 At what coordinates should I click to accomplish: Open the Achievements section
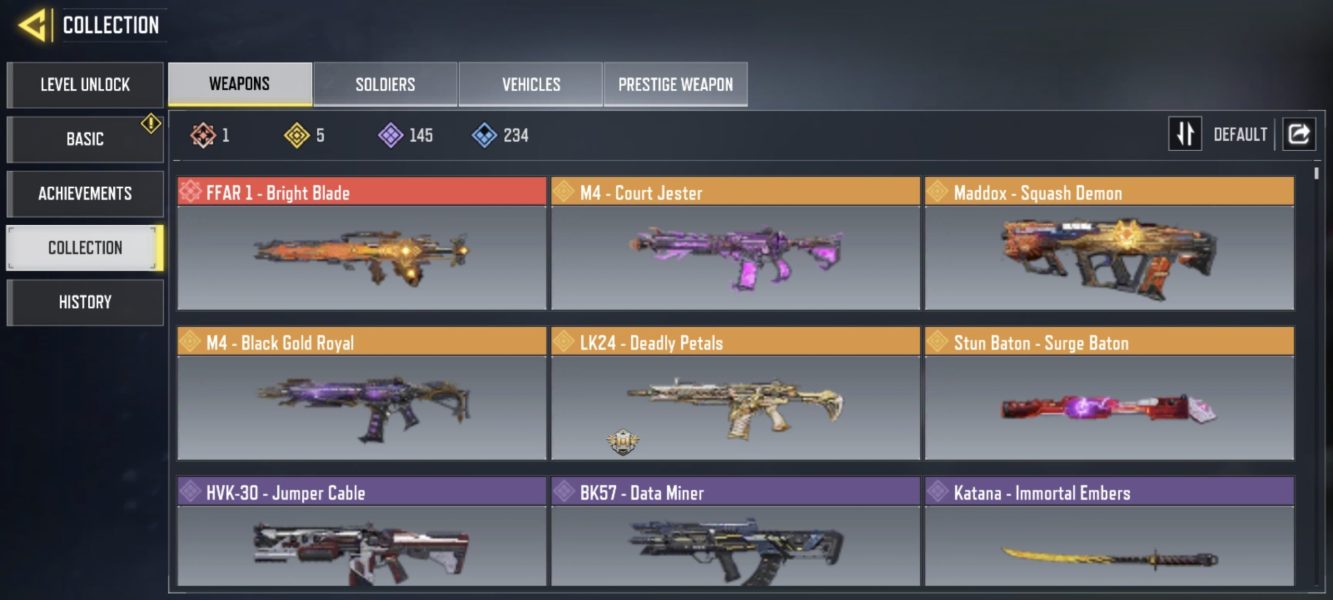click(85, 193)
